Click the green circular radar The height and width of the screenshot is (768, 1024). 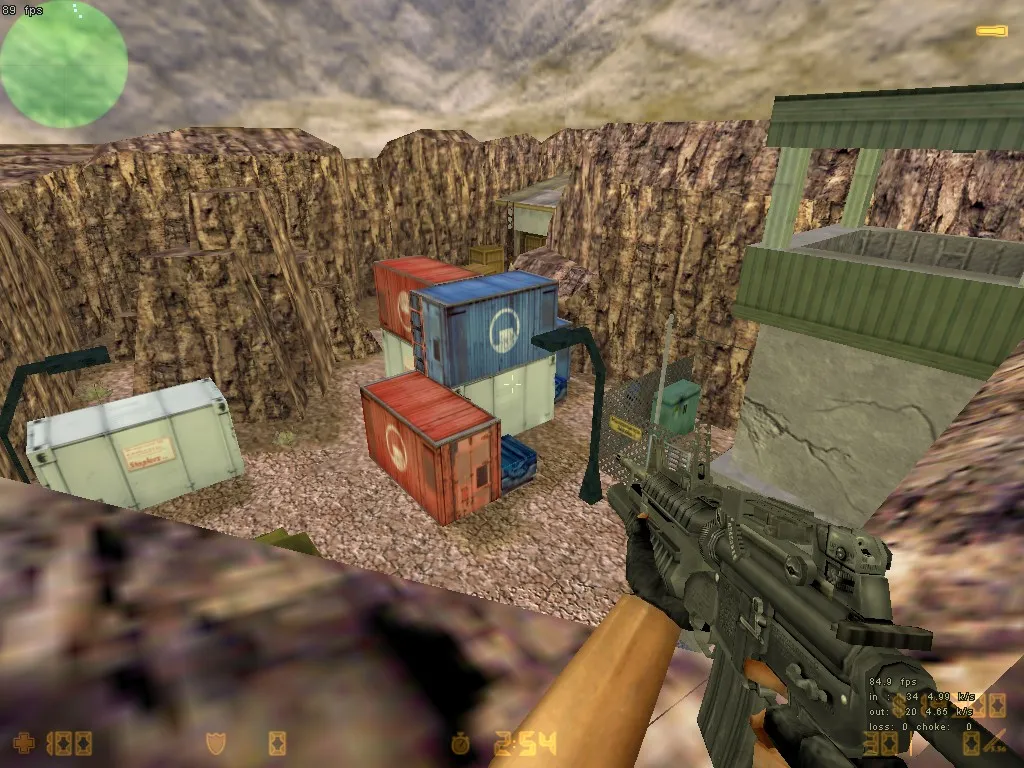click(64, 64)
